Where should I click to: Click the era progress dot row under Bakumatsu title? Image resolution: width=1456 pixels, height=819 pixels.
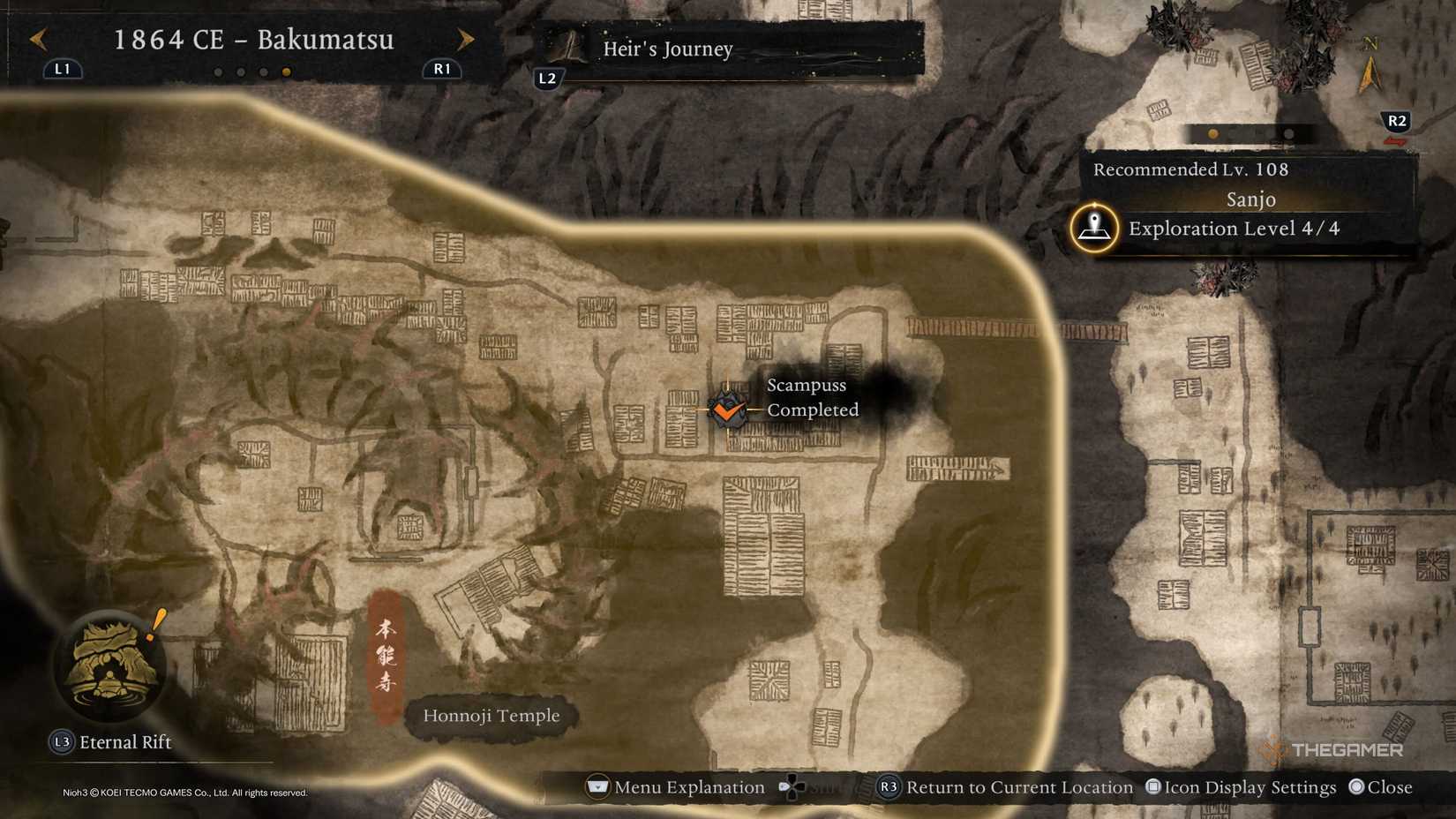pos(252,71)
